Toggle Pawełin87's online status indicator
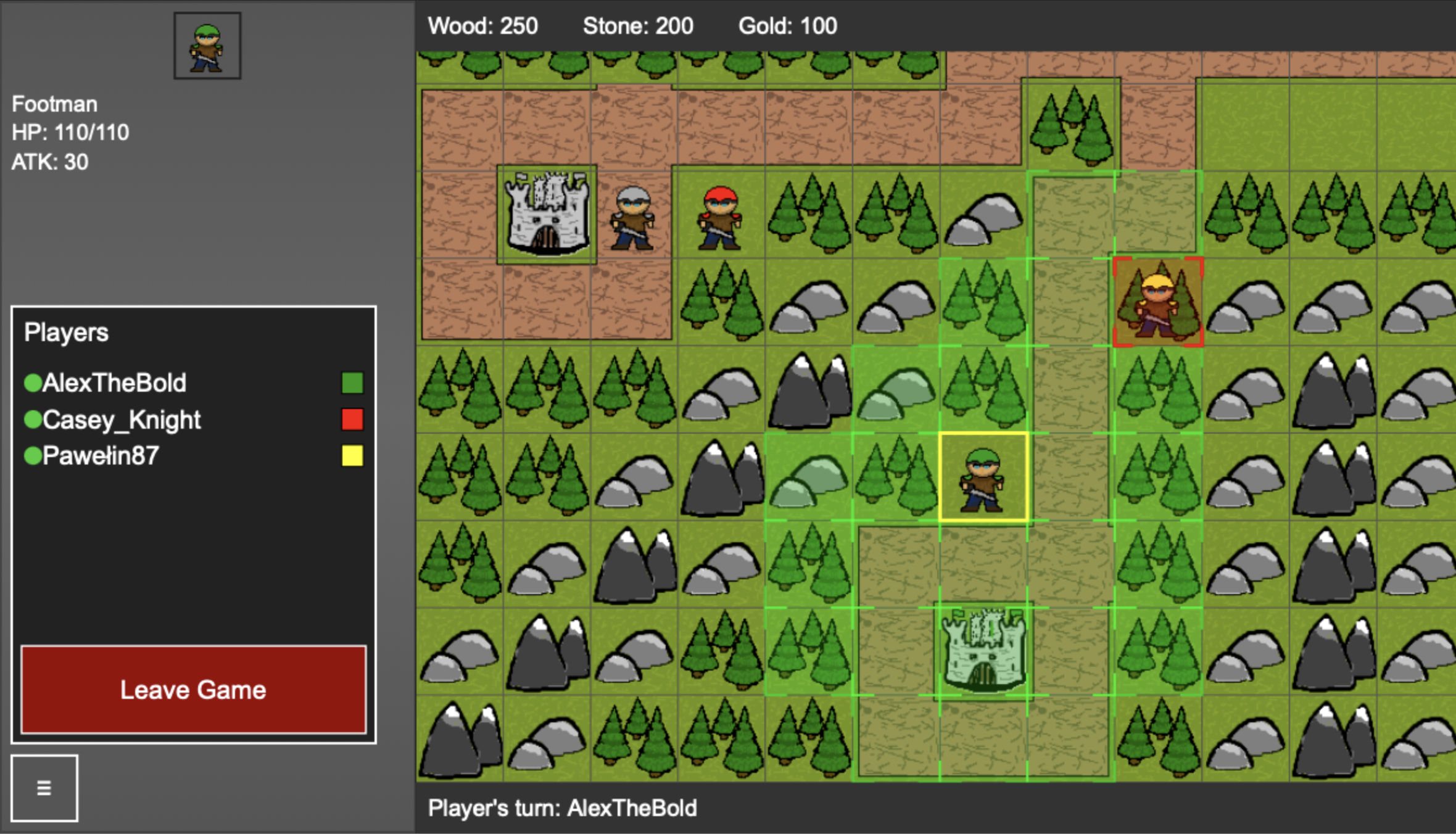Image resolution: width=1456 pixels, height=834 pixels. tap(32, 456)
